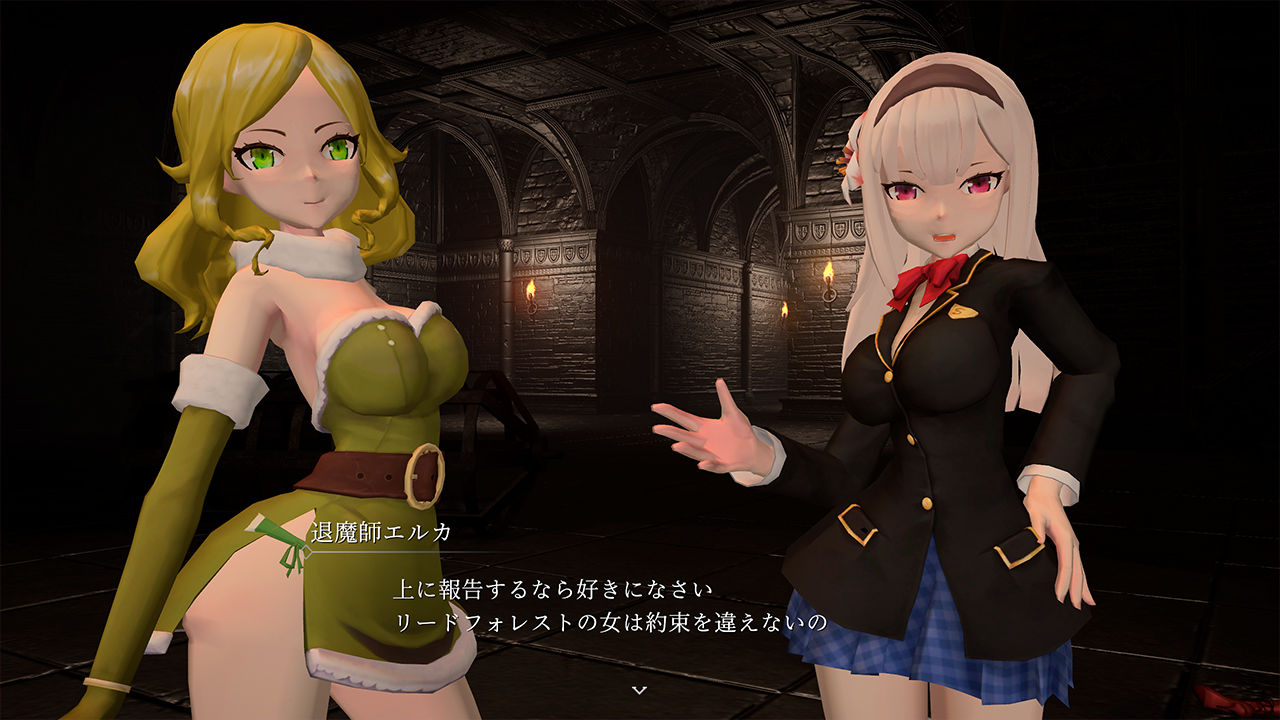The height and width of the screenshot is (720, 1280).
Task: Click the right wall torch flame
Action: (828, 272)
